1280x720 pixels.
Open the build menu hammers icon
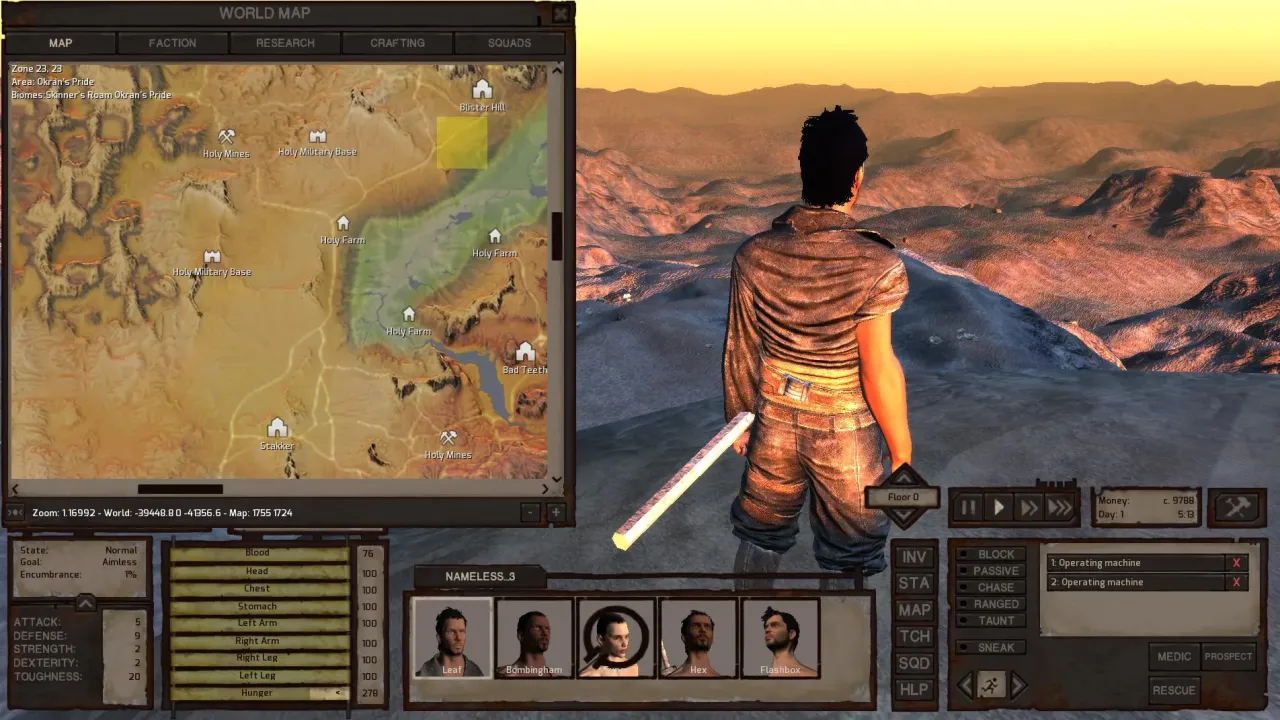[1236, 506]
